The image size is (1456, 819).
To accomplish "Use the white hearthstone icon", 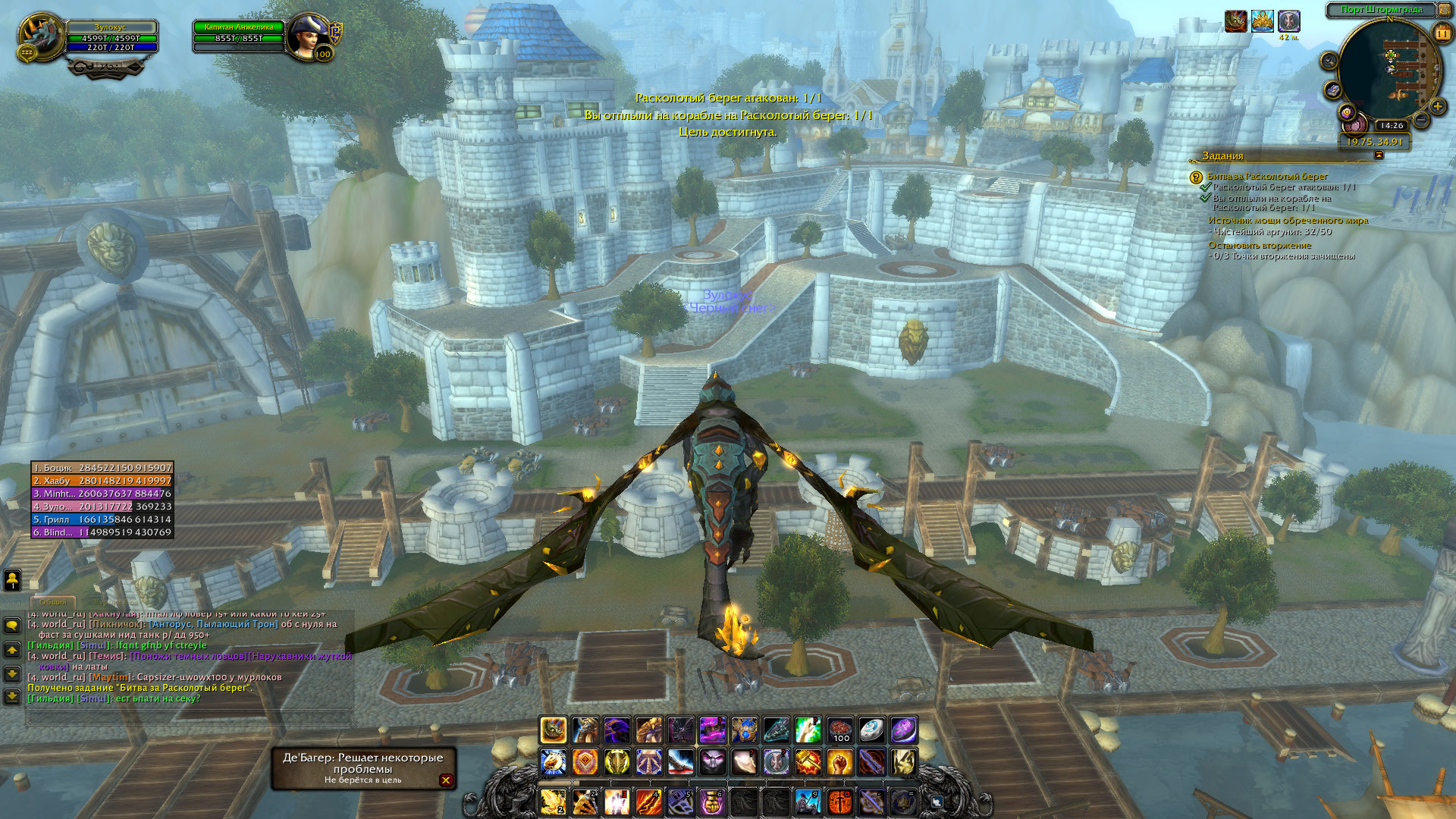I will (x=872, y=730).
